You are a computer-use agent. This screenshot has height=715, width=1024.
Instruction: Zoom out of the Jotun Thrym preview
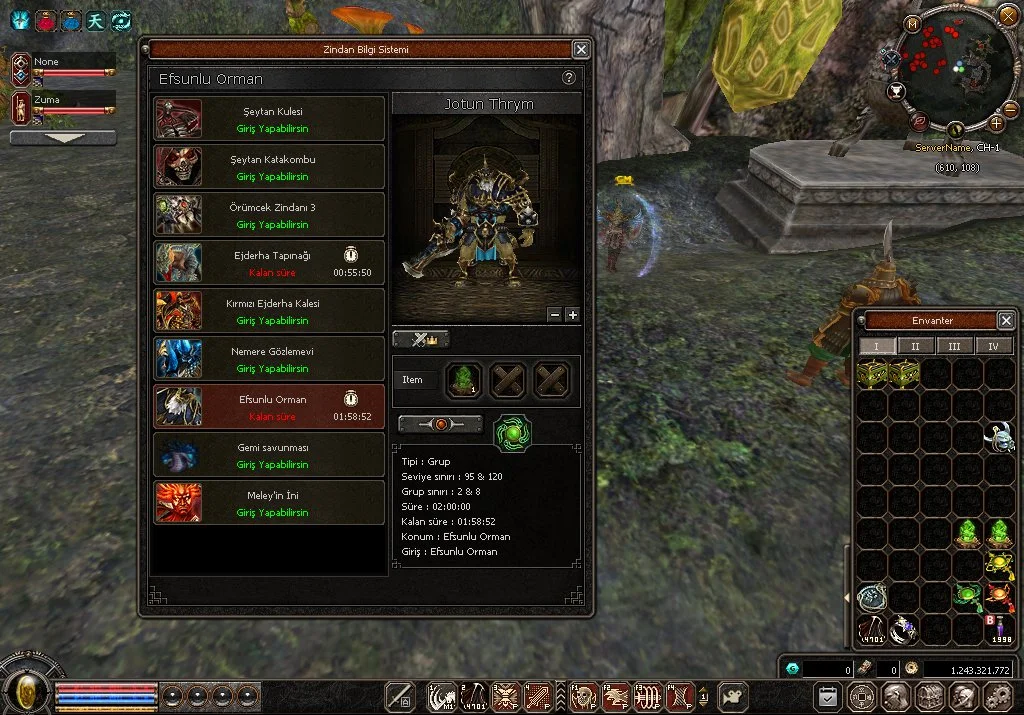pyautogui.click(x=555, y=314)
